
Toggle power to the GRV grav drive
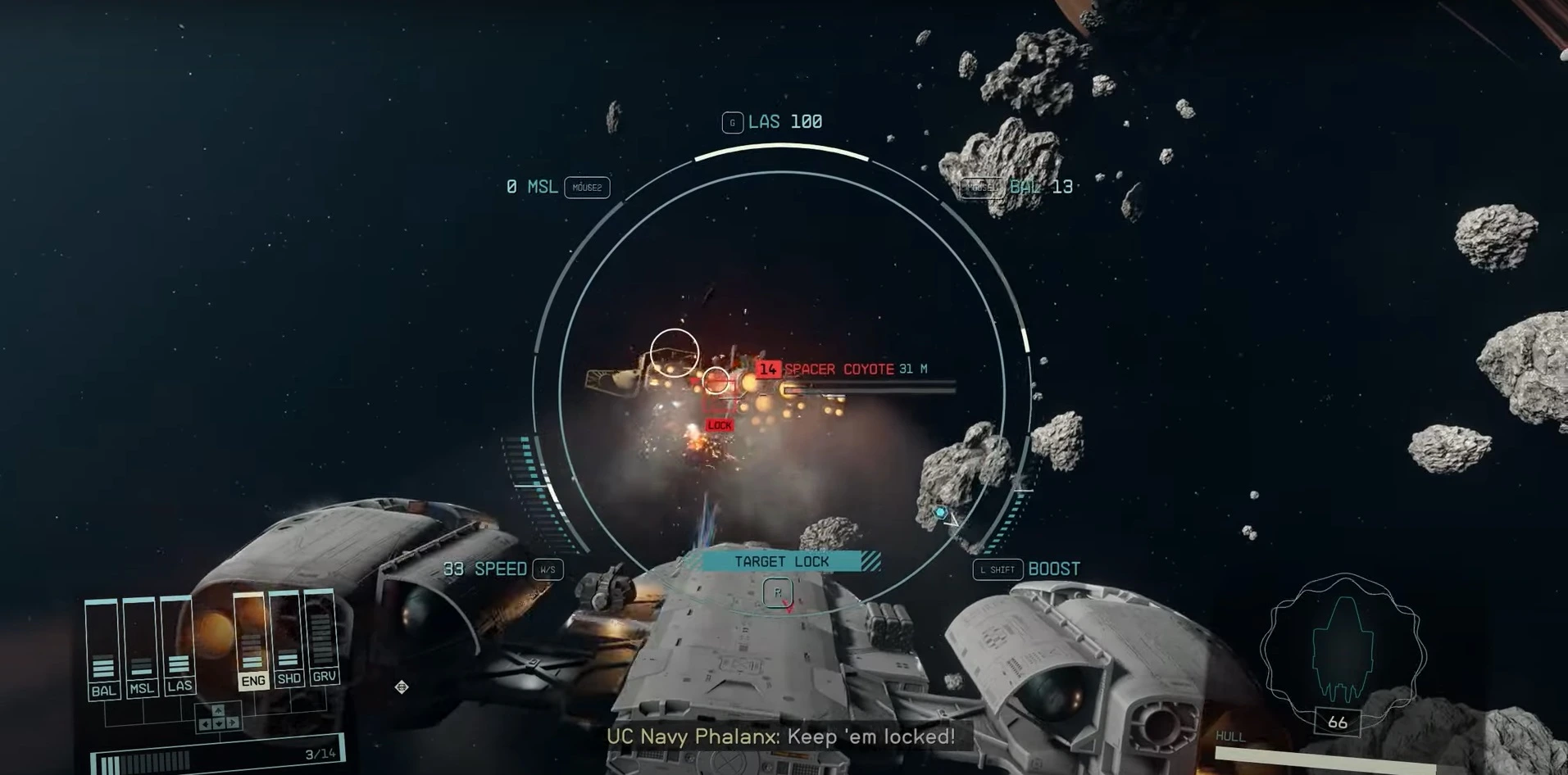pyautogui.click(x=325, y=678)
